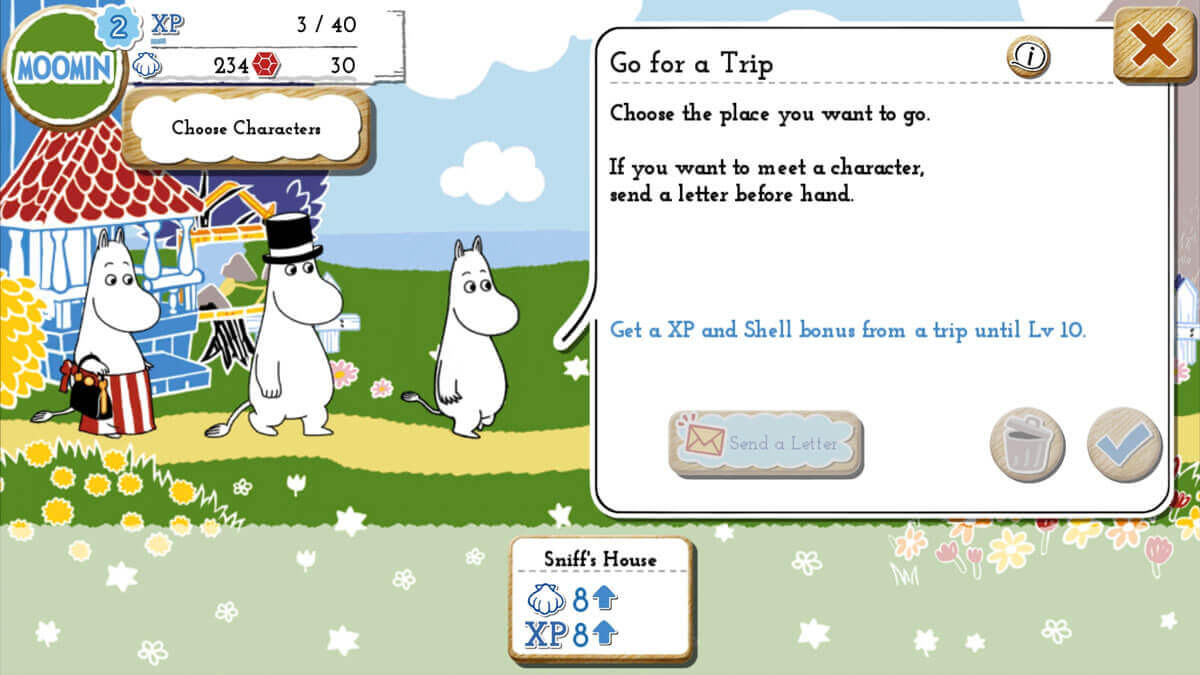Choose Sniff's House as destination
Screen dimensions: 1200x675
601,599
